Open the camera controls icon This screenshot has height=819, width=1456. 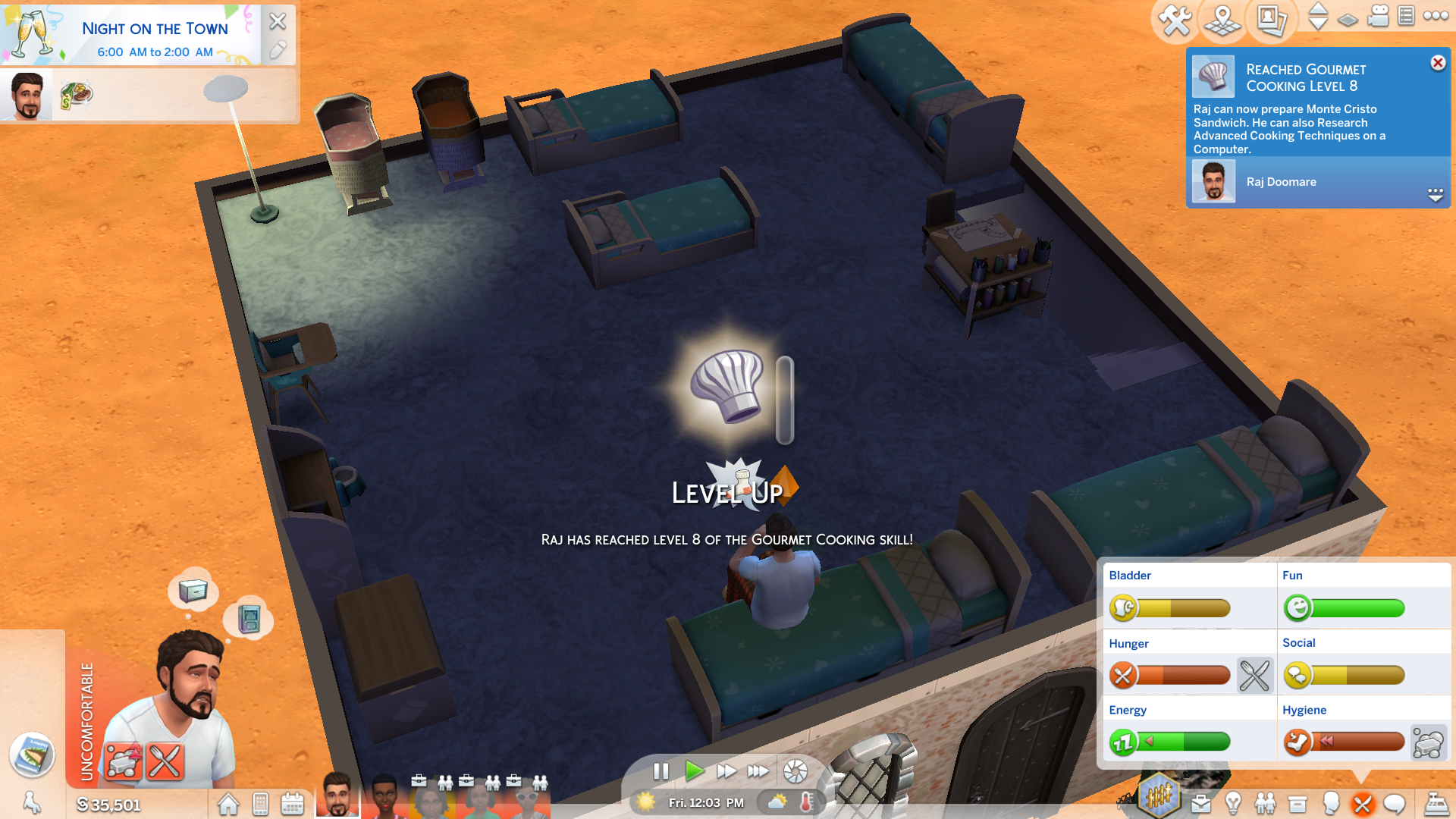[x=1378, y=17]
